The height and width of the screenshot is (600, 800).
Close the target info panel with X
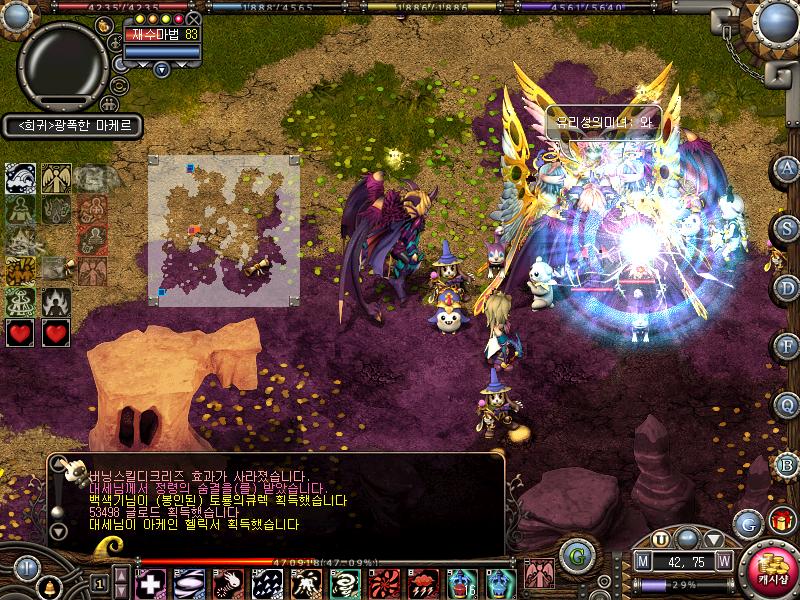(194, 19)
